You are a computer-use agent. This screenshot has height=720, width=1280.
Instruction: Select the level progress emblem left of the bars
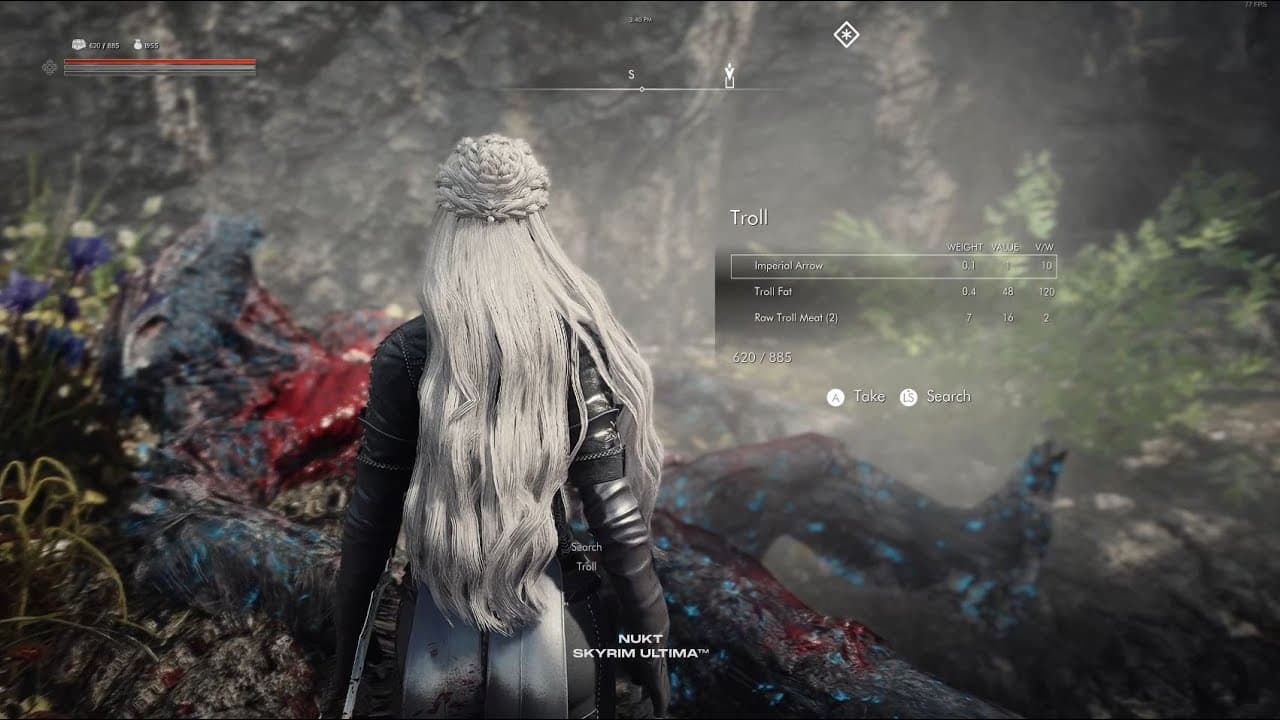pos(50,68)
